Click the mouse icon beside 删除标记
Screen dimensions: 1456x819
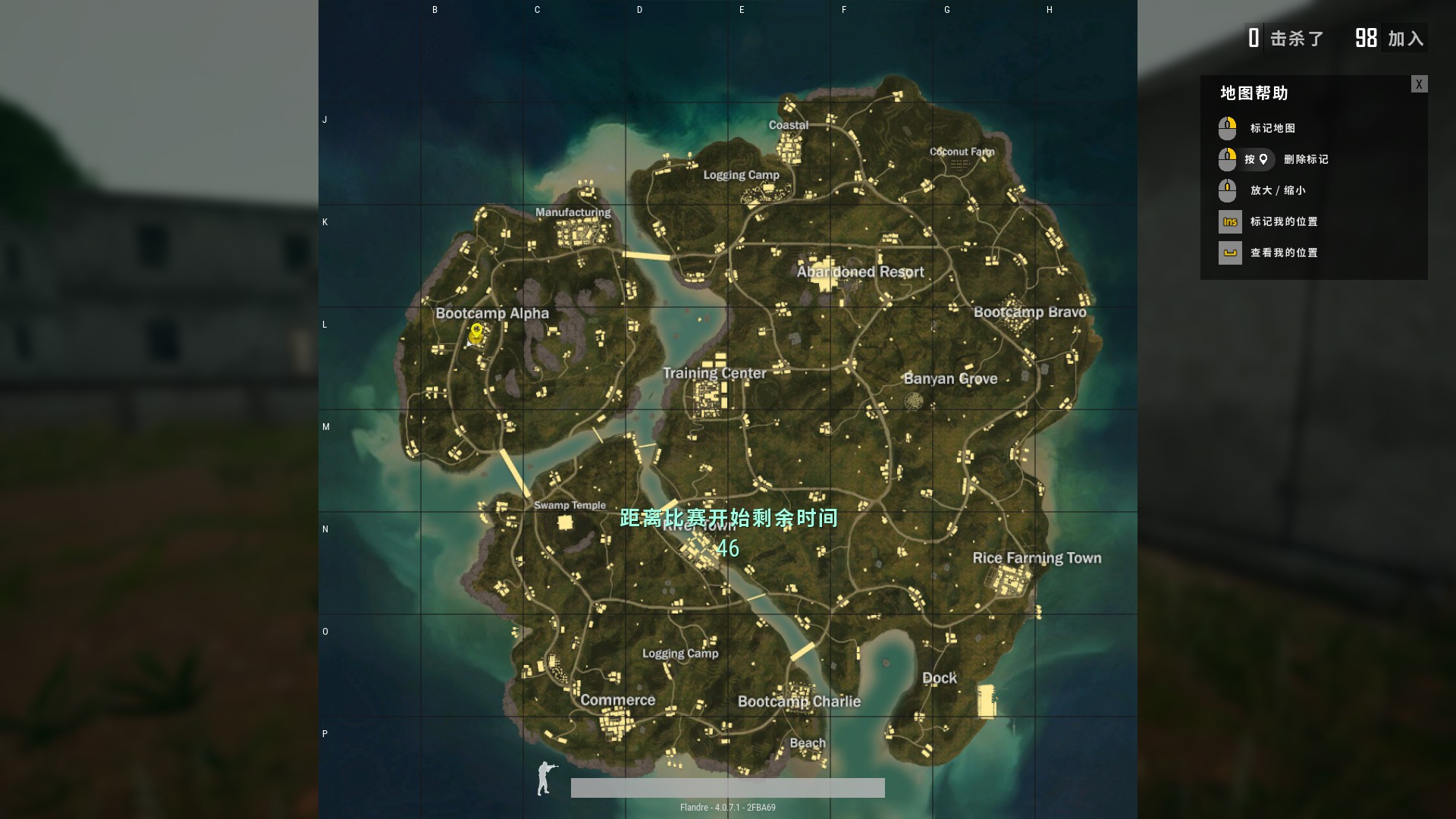point(1228,159)
